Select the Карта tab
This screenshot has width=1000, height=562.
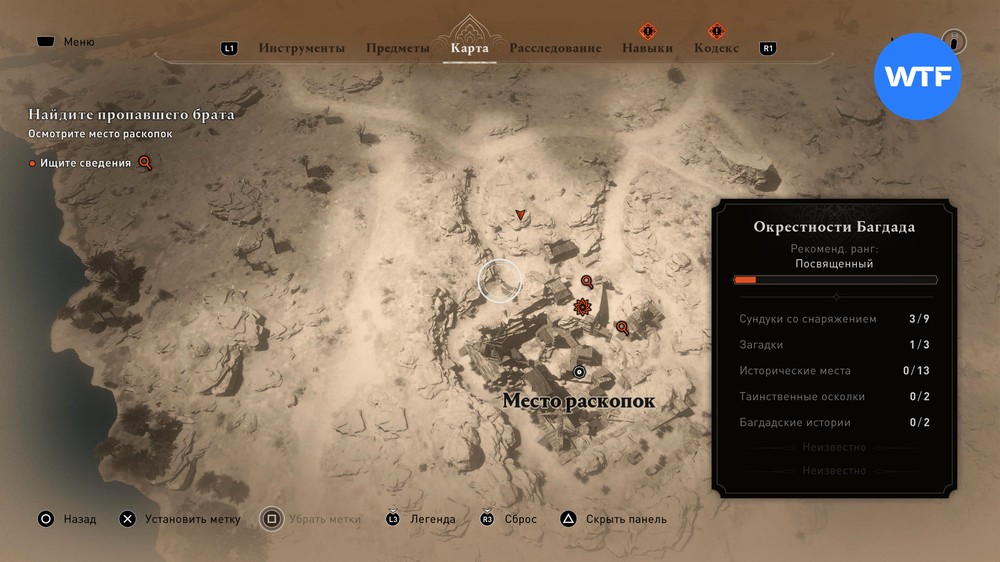469,48
